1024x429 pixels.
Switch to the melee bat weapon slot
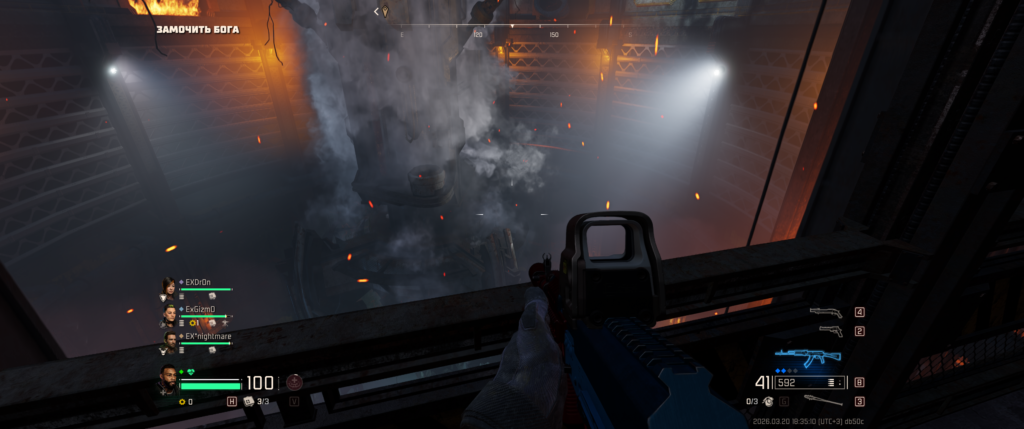click(x=825, y=401)
